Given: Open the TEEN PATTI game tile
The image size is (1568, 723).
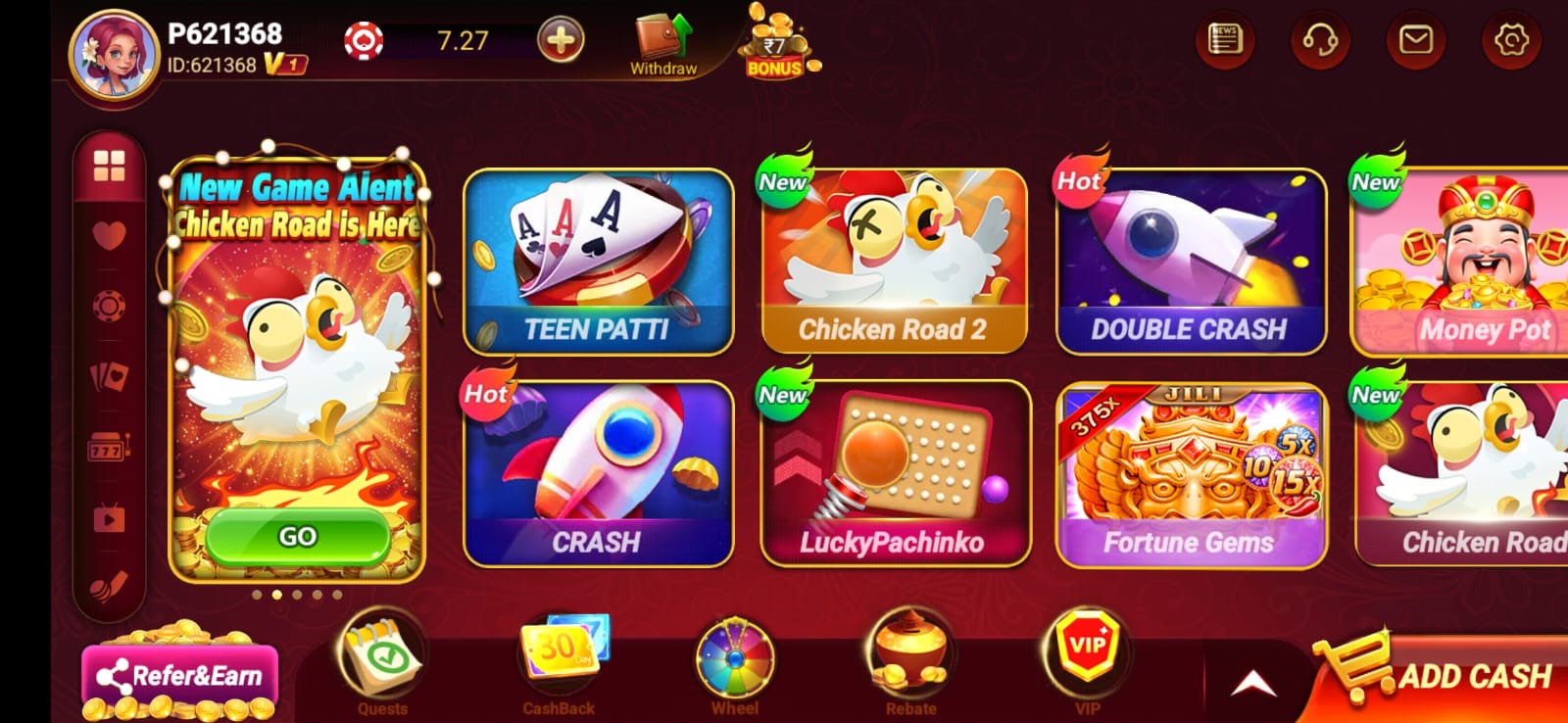Looking at the screenshot, I should (598, 261).
